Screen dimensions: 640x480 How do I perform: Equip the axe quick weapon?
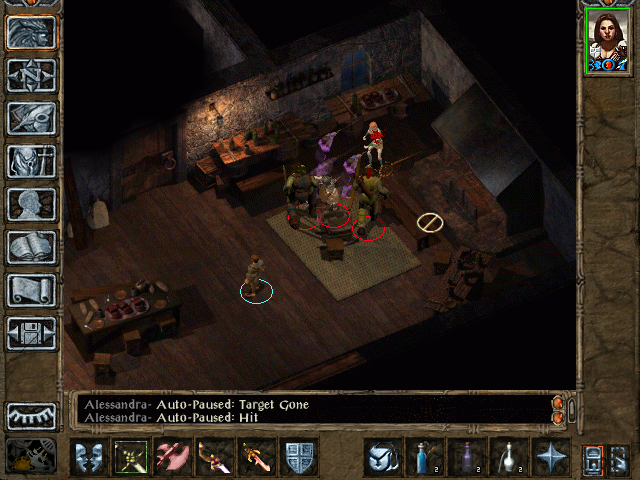point(172,457)
